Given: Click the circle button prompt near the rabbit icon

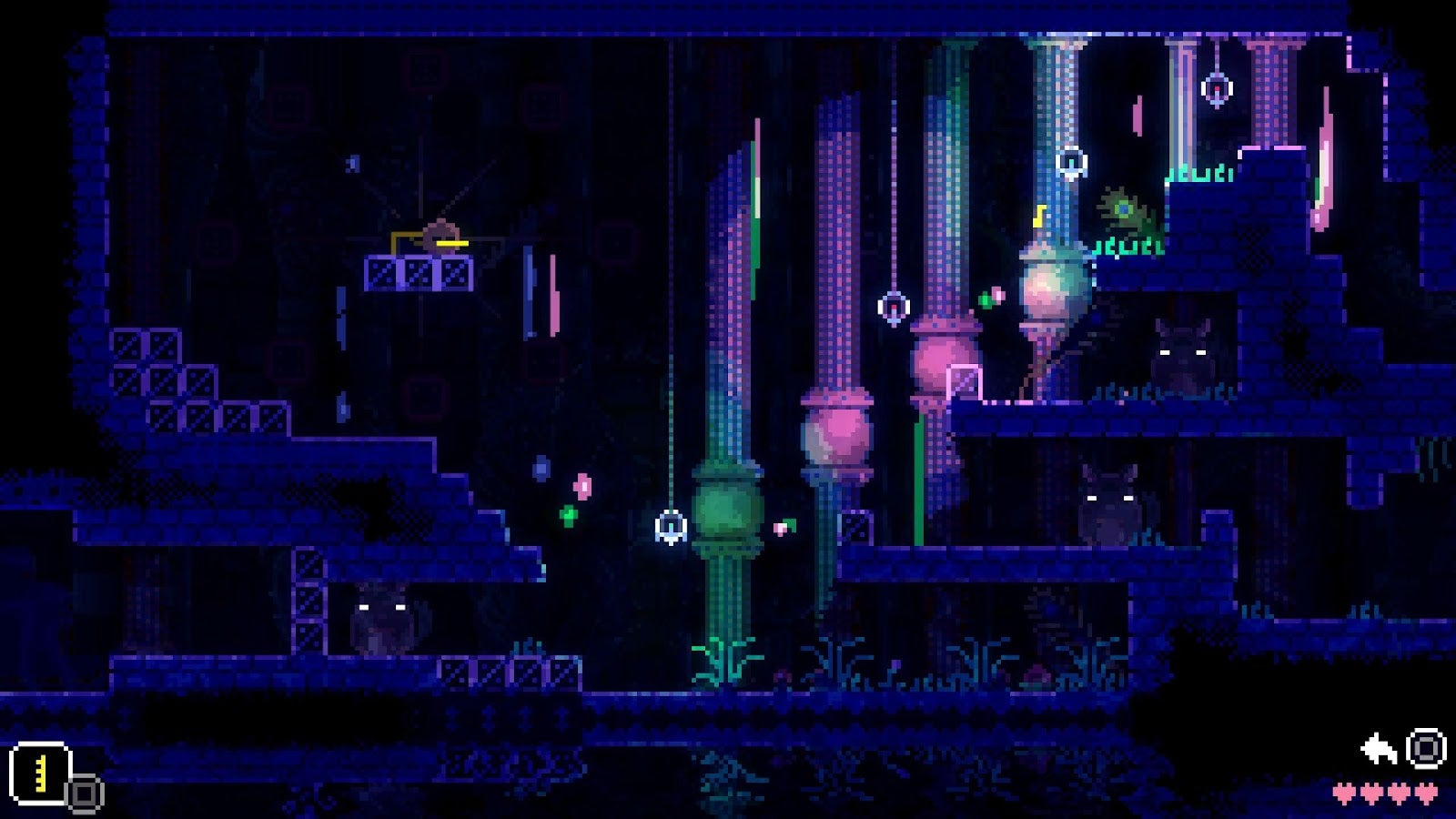Looking at the screenshot, I should (1425, 748).
